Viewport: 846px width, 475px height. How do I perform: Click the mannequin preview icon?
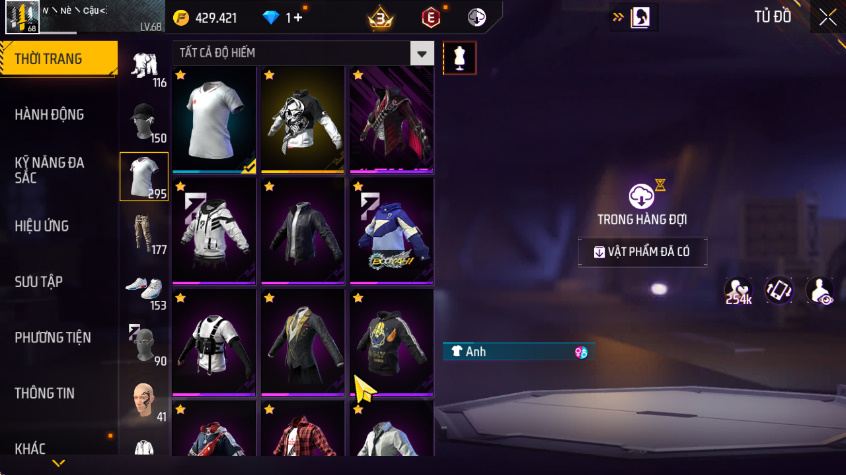pyautogui.click(x=459, y=58)
